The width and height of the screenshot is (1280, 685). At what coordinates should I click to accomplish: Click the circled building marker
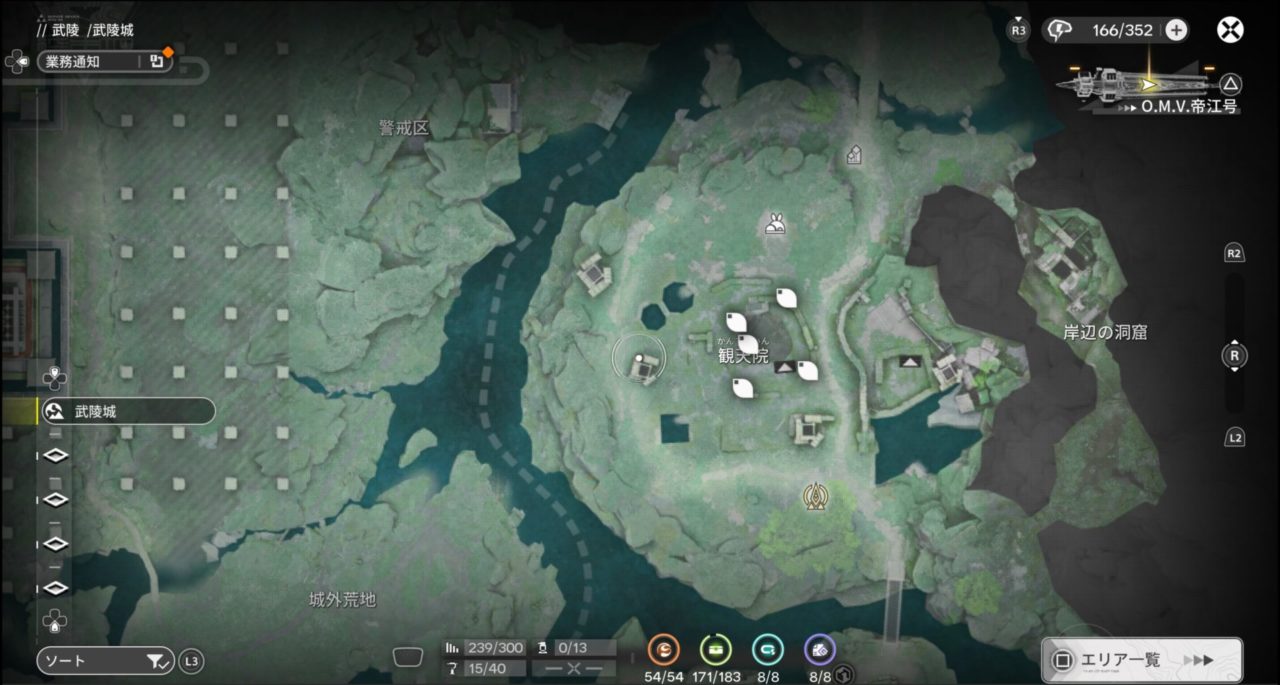point(640,362)
